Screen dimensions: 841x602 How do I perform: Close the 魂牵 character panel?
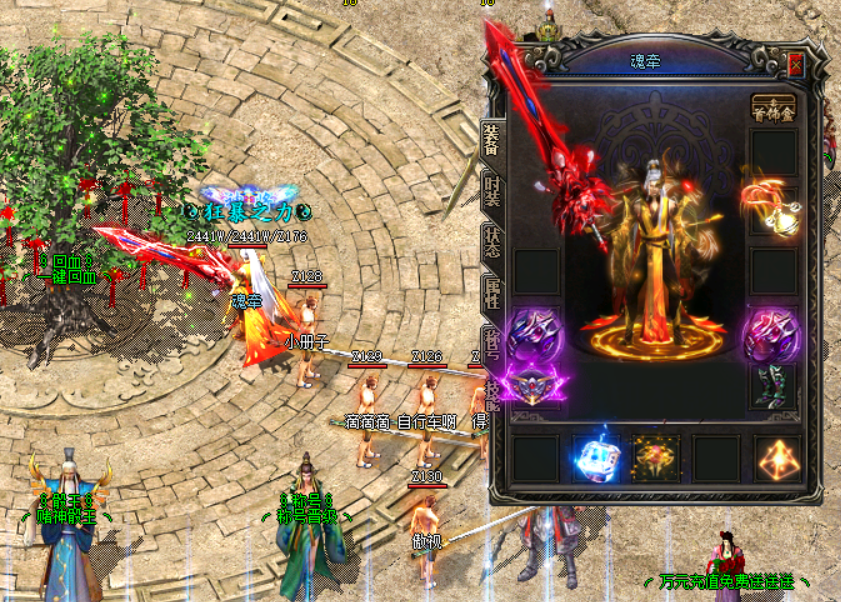pyautogui.click(x=796, y=66)
